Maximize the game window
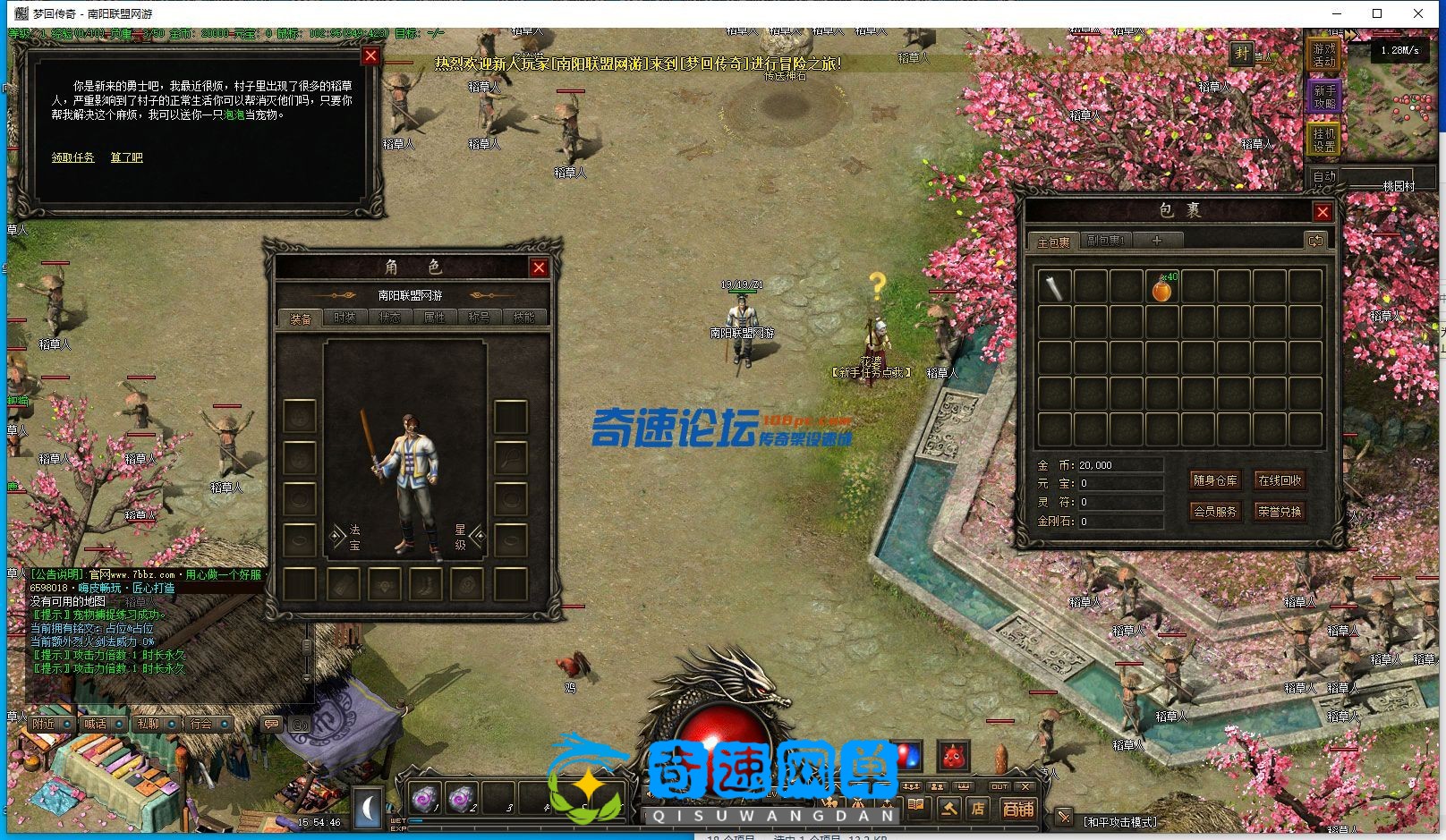 coord(1377,13)
